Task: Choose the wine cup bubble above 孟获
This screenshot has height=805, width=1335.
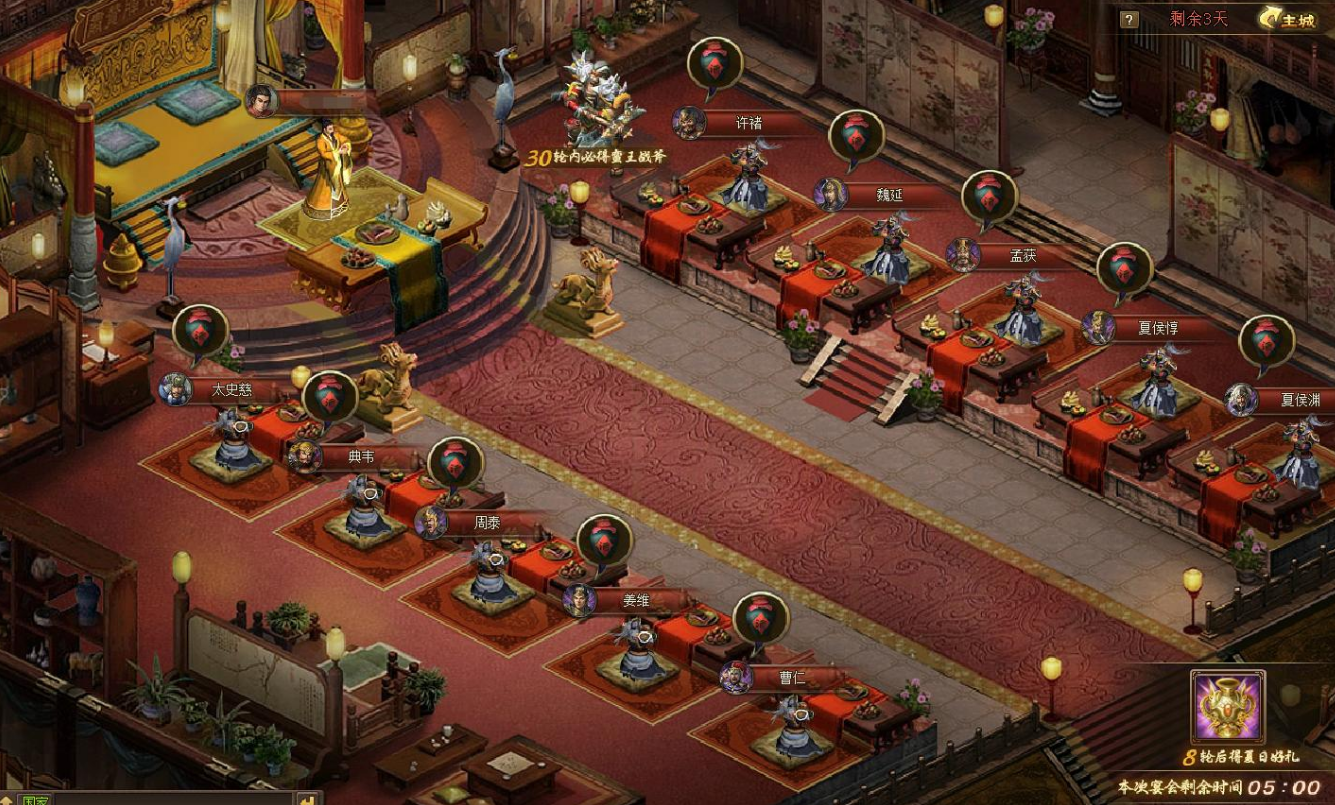Action: pyautogui.click(x=989, y=198)
